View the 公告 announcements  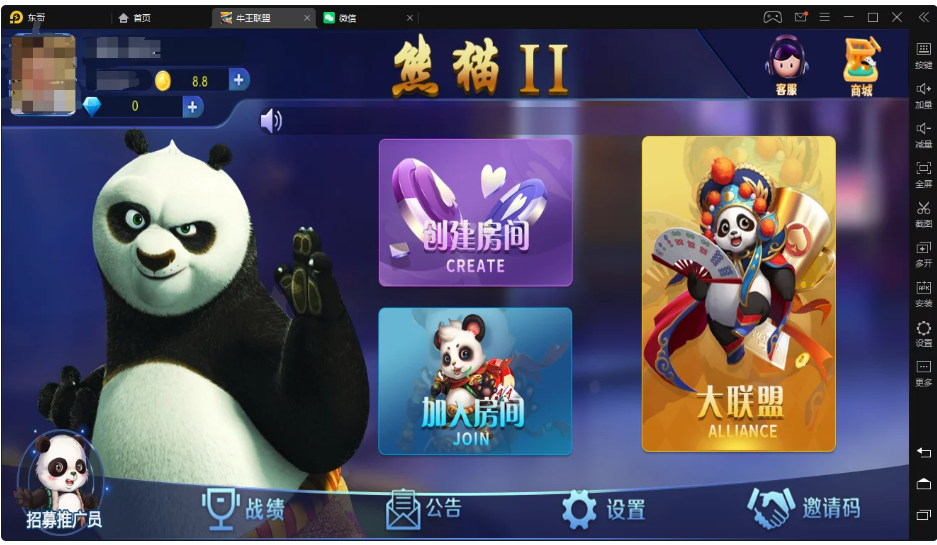point(424,508)
